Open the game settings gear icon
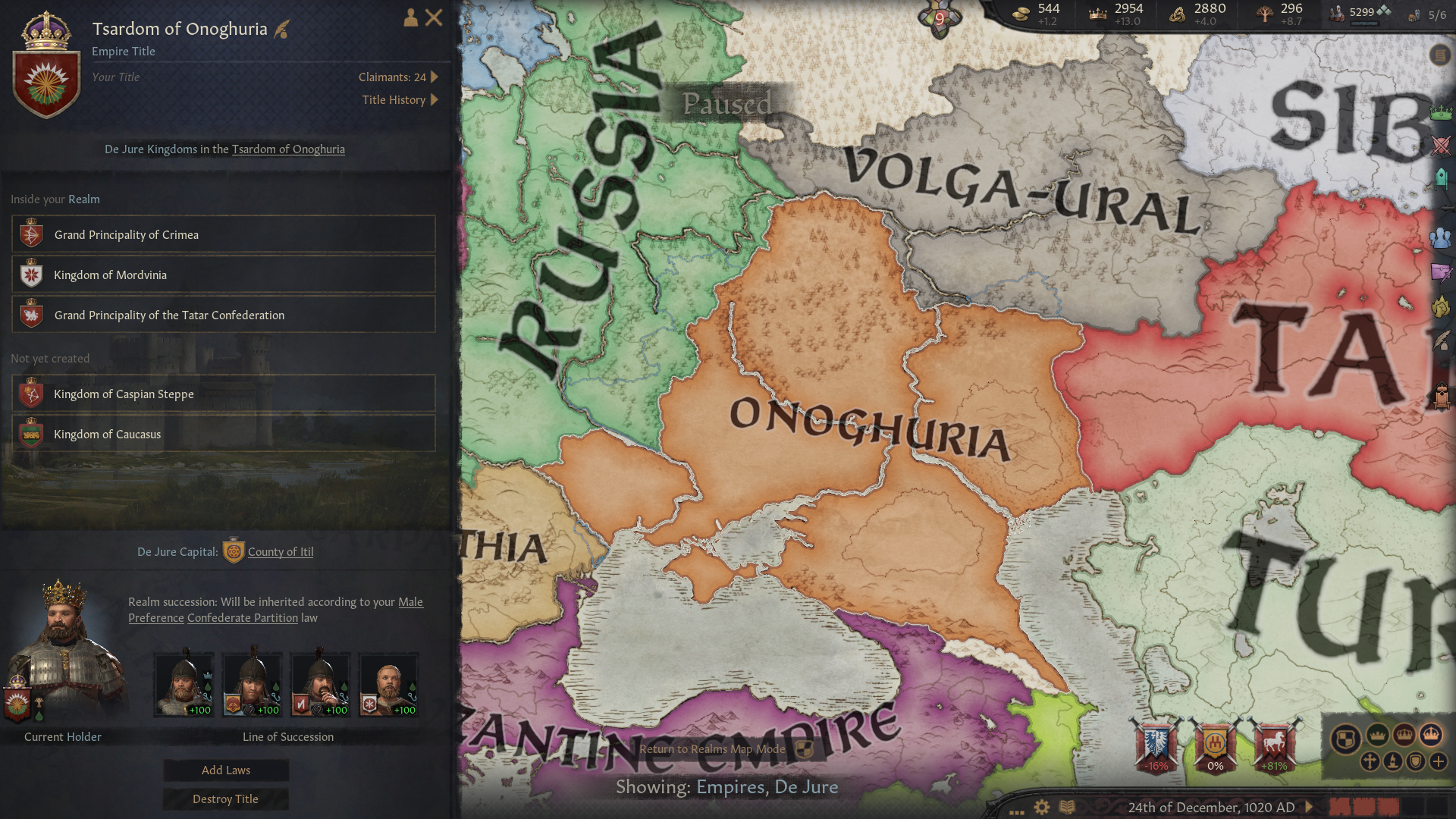This screenshot has width=1456, height=819. 1042,808
